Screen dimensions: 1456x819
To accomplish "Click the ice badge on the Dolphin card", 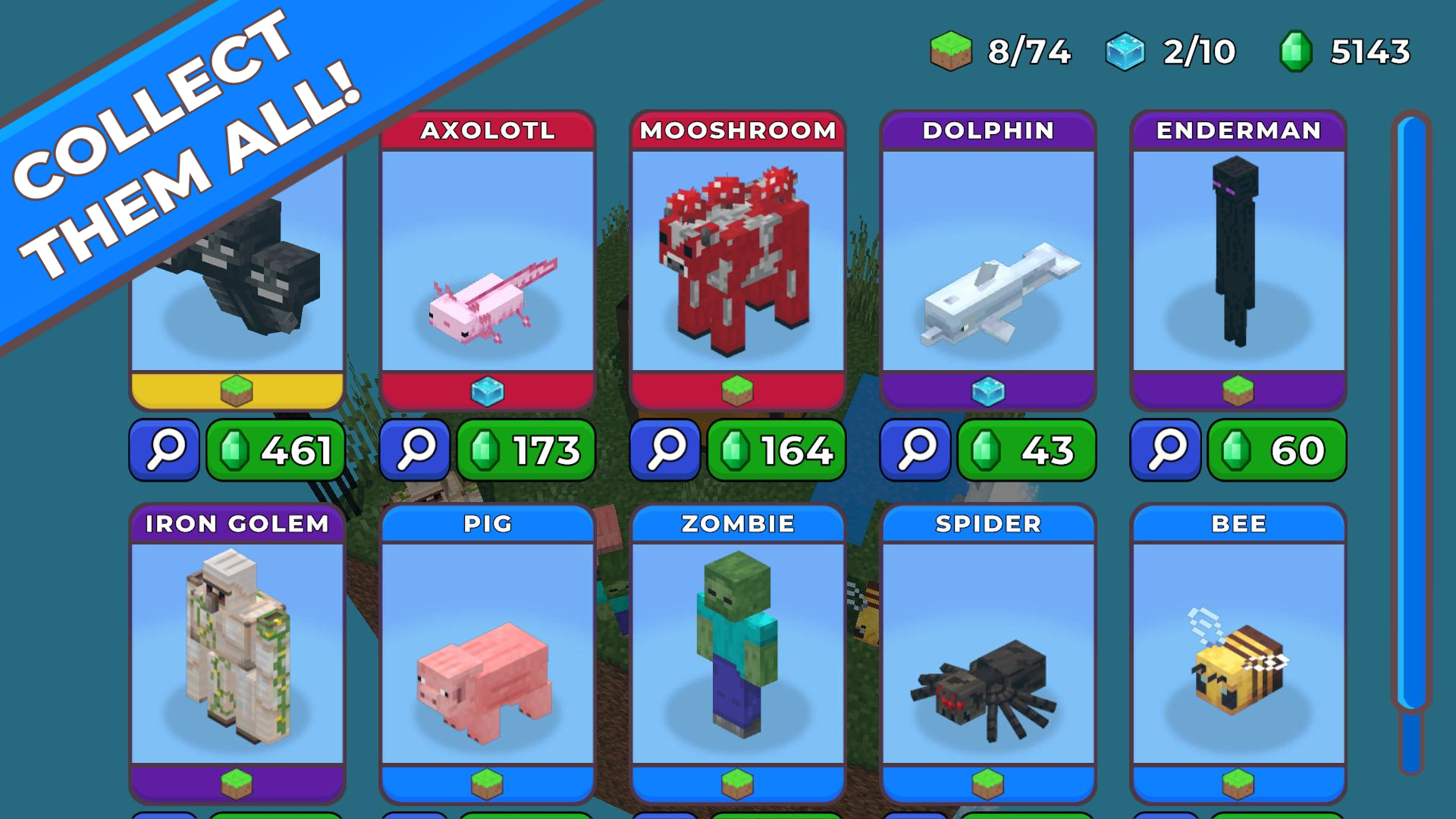I will click(x=988, y=391).
